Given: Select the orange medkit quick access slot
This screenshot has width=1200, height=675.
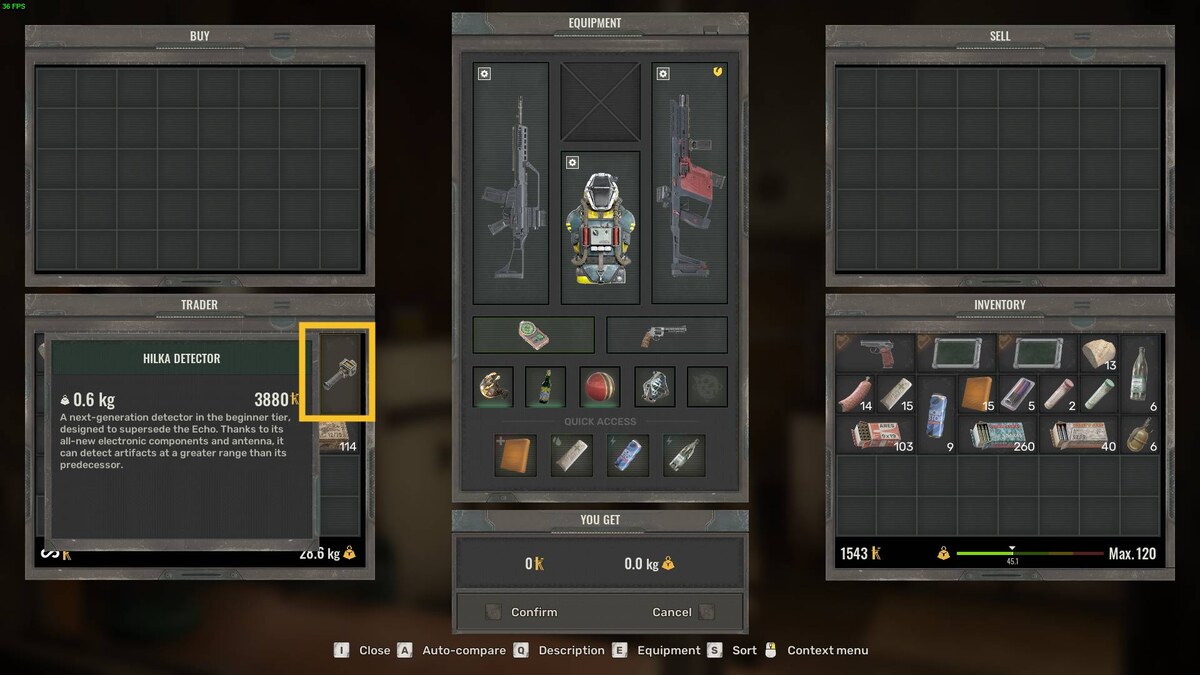Looking at the screenshot, I should coord(515,455).
